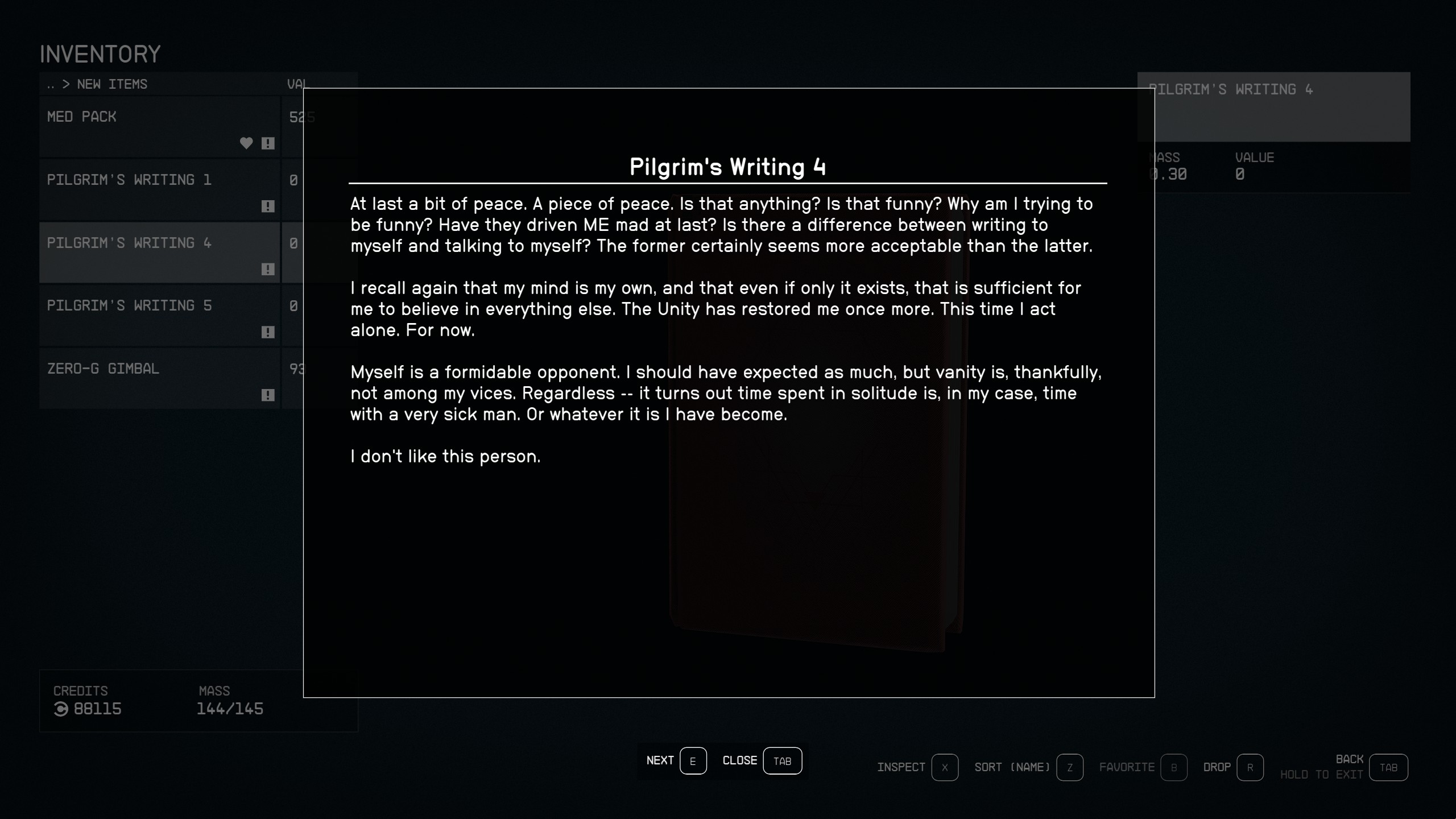Click the 144/145 mass capacity indicator

230,709
